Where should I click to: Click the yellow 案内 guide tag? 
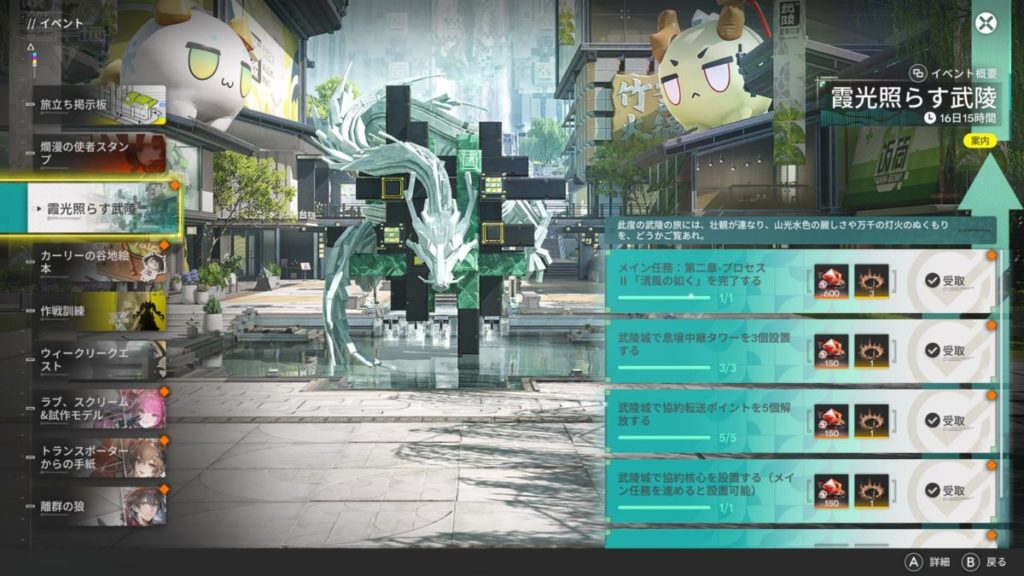(977, 141)
